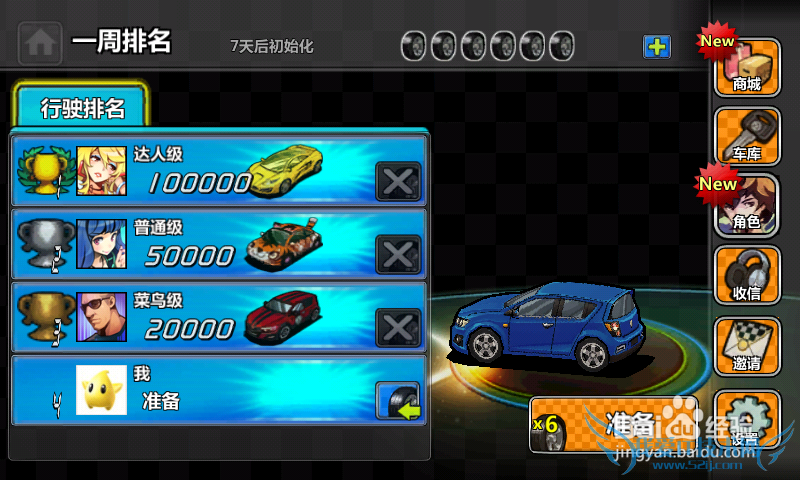Open the 商城 shop menu
Image resolution: width=800 pixels, height=480 pixels.
[747, 67]
